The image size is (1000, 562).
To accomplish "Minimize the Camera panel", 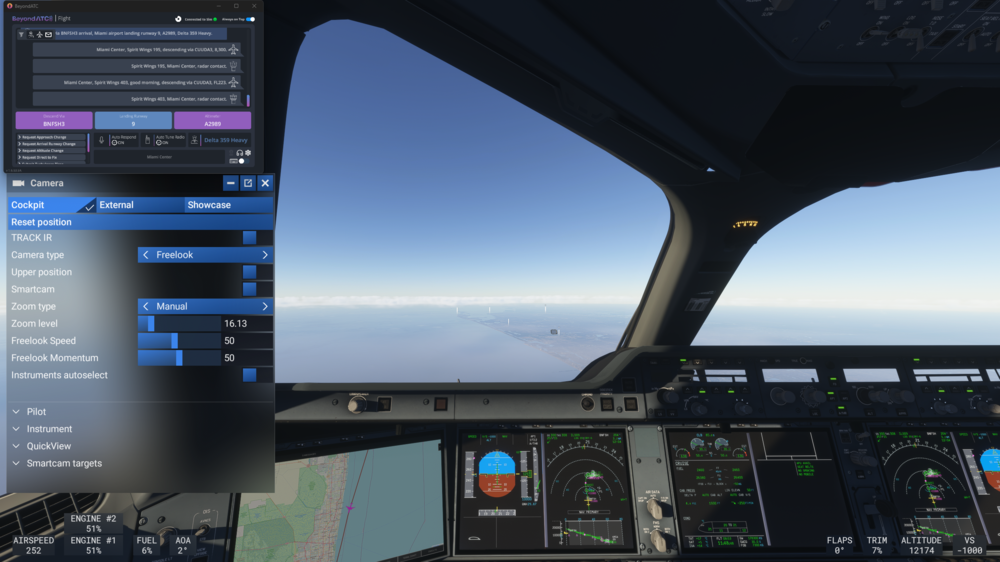I will [x=231, y=183].
